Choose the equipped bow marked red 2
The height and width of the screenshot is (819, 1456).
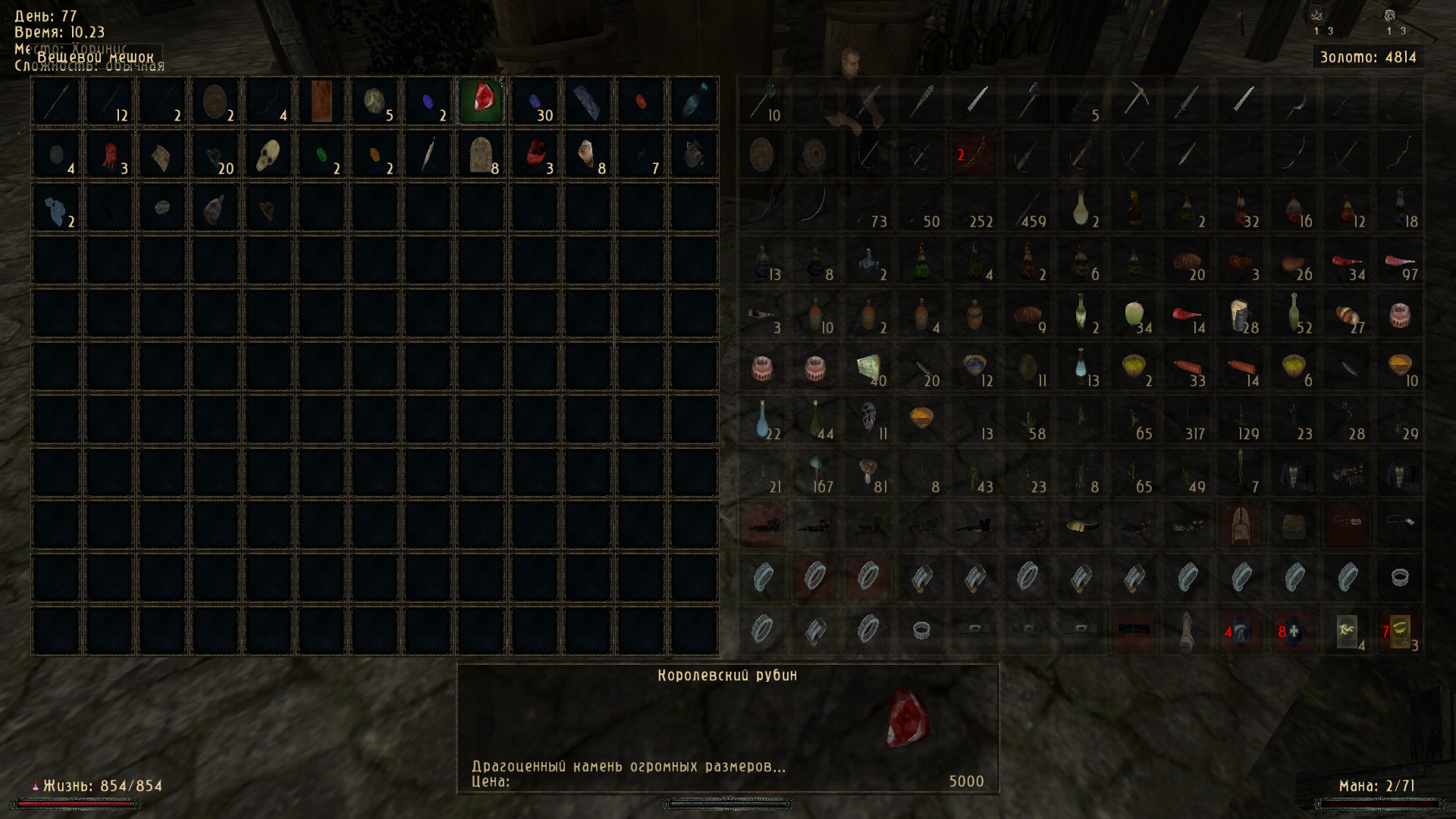[974, 155]
